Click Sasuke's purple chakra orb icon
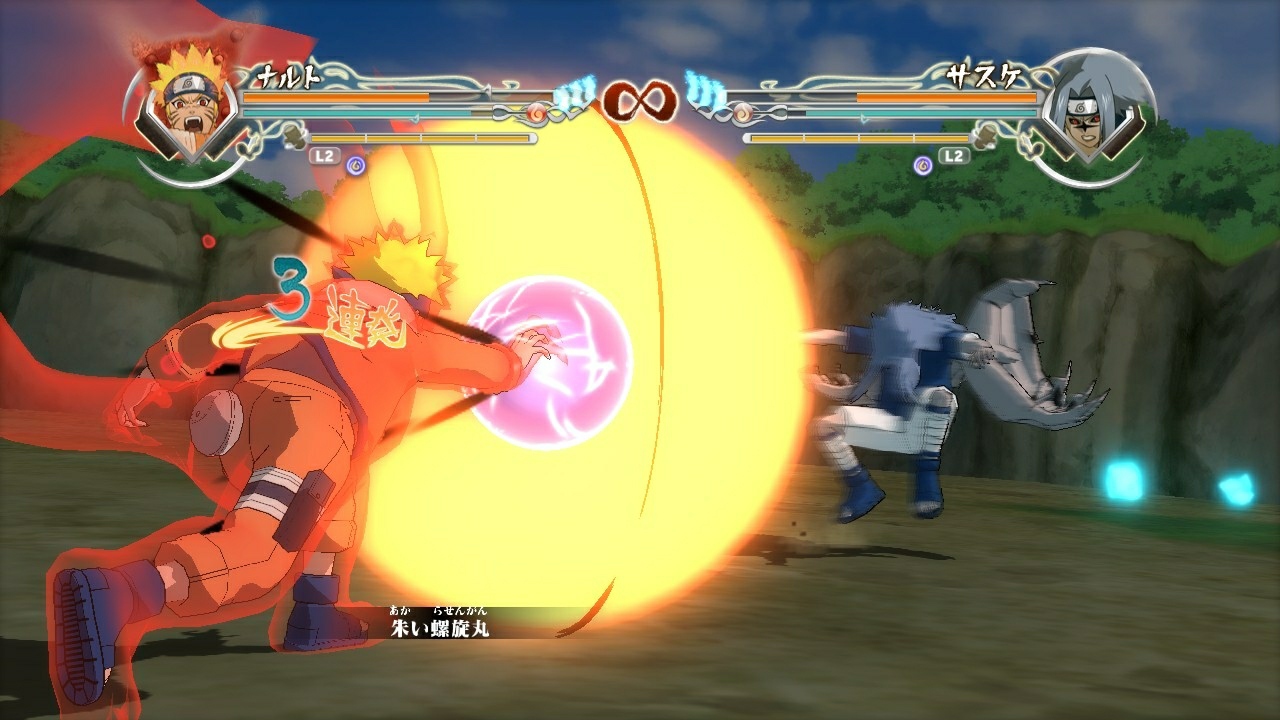 922,165
